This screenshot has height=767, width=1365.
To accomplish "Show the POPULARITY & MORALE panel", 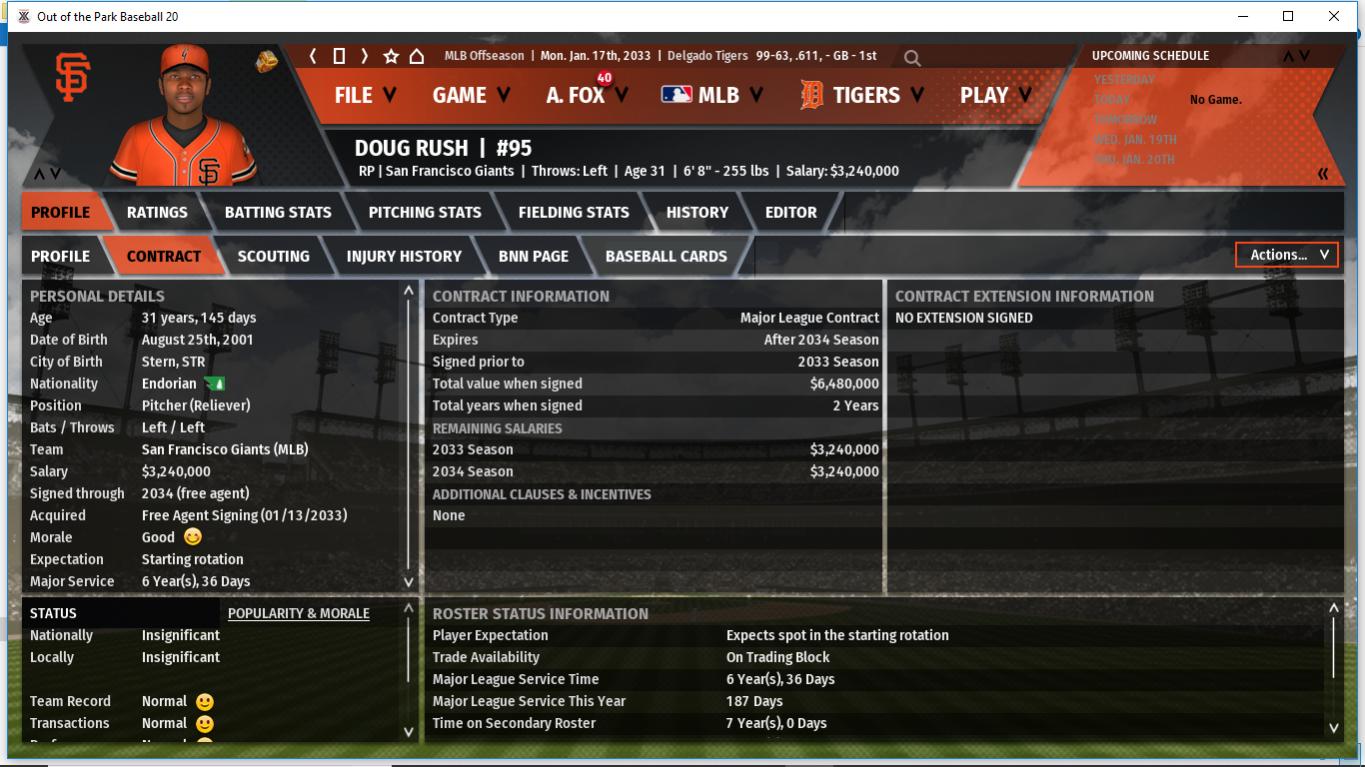I will pos(298,613).
